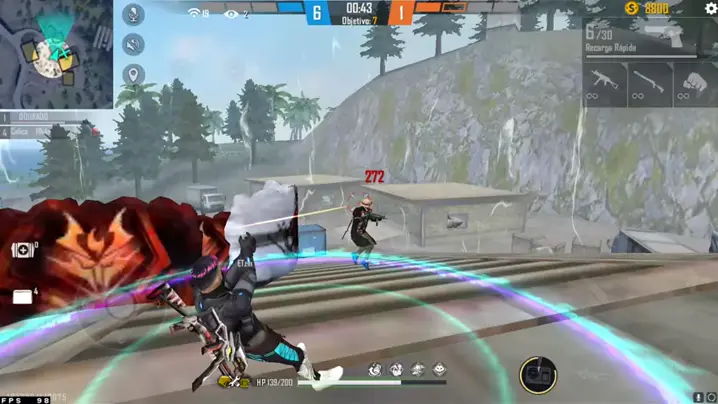Toggle the speaker sound icon
718x404 pixels.
(133, 45)
